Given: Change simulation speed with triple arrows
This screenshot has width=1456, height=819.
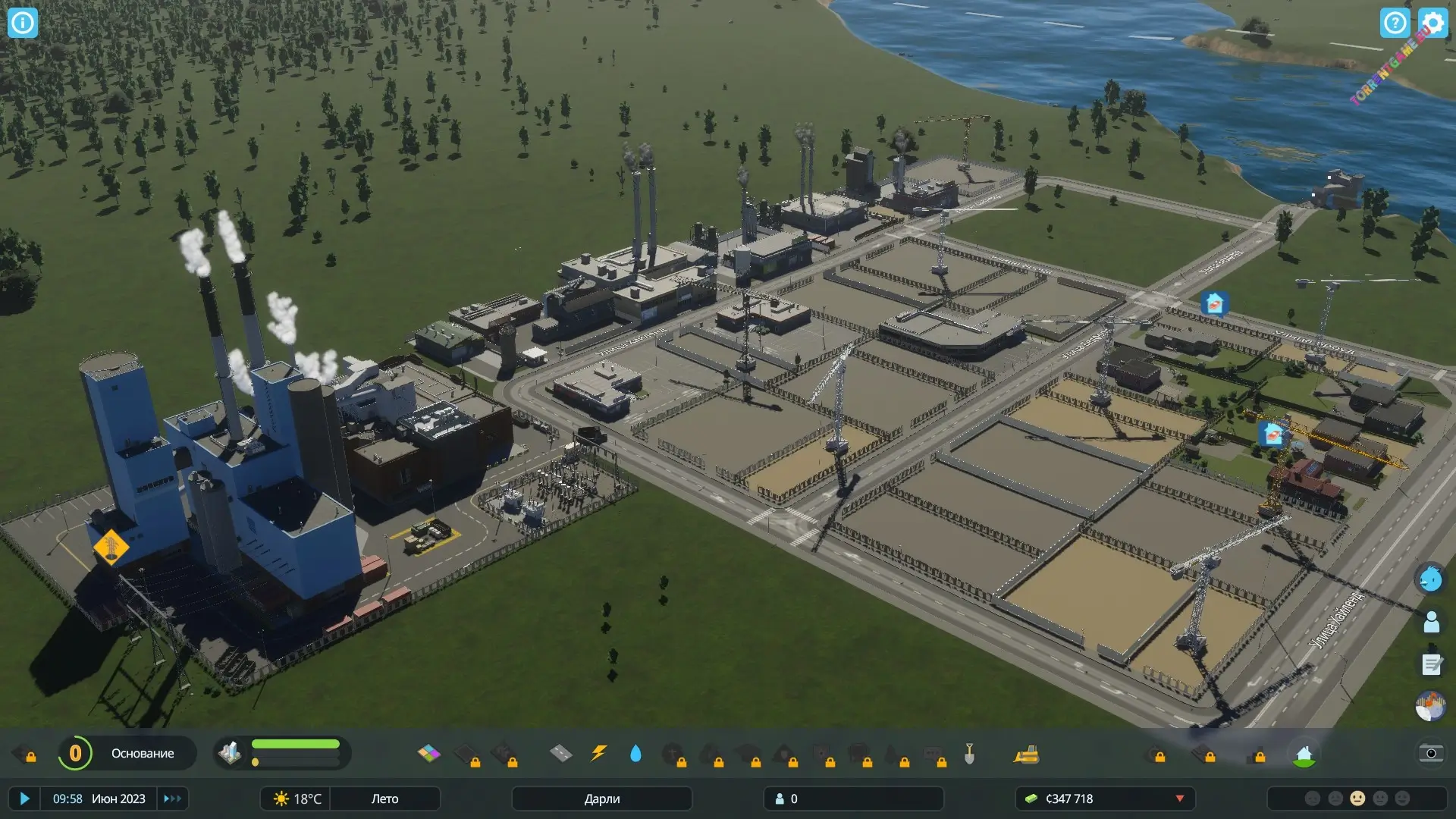Looking at the screenshot, I should (172, 799).
